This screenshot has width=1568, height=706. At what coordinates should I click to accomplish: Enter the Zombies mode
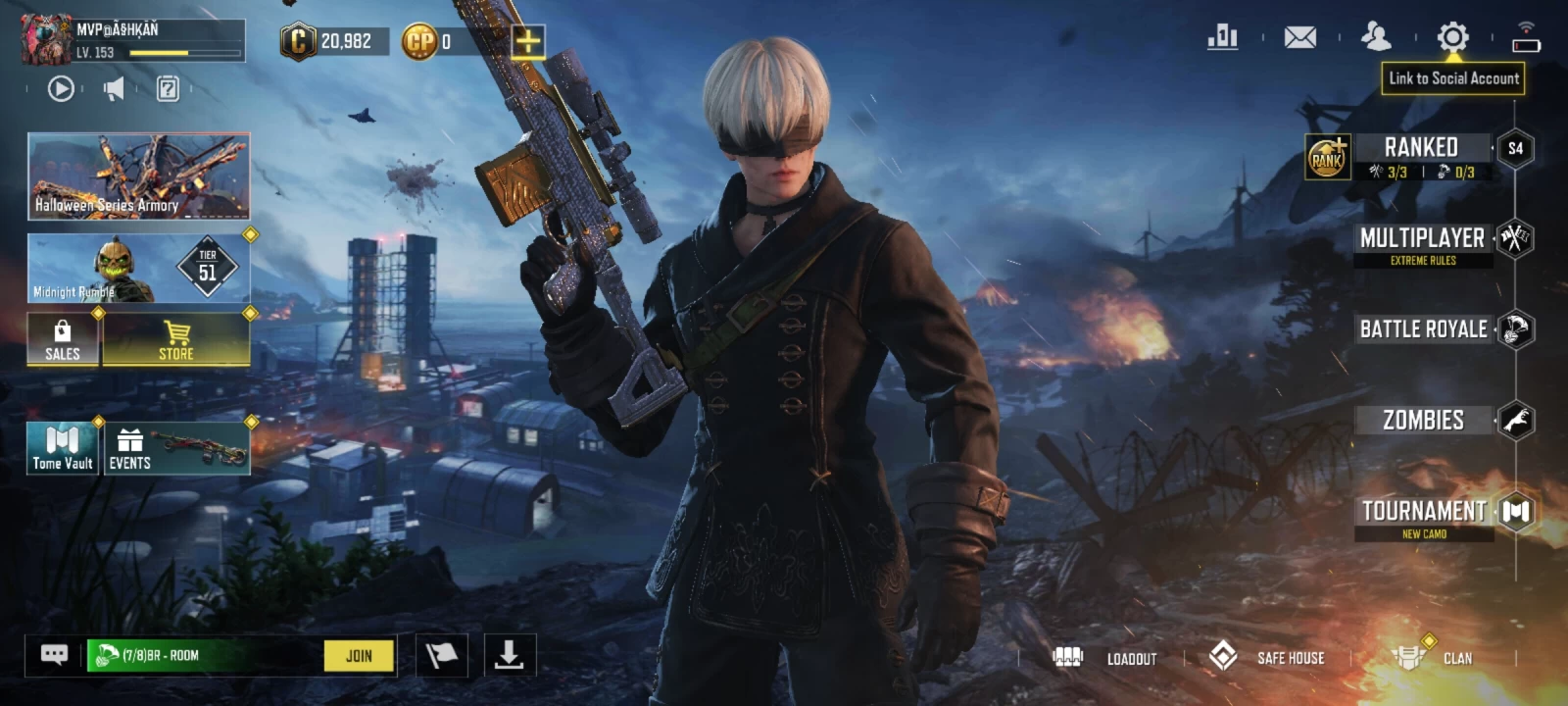point(1423,421)
